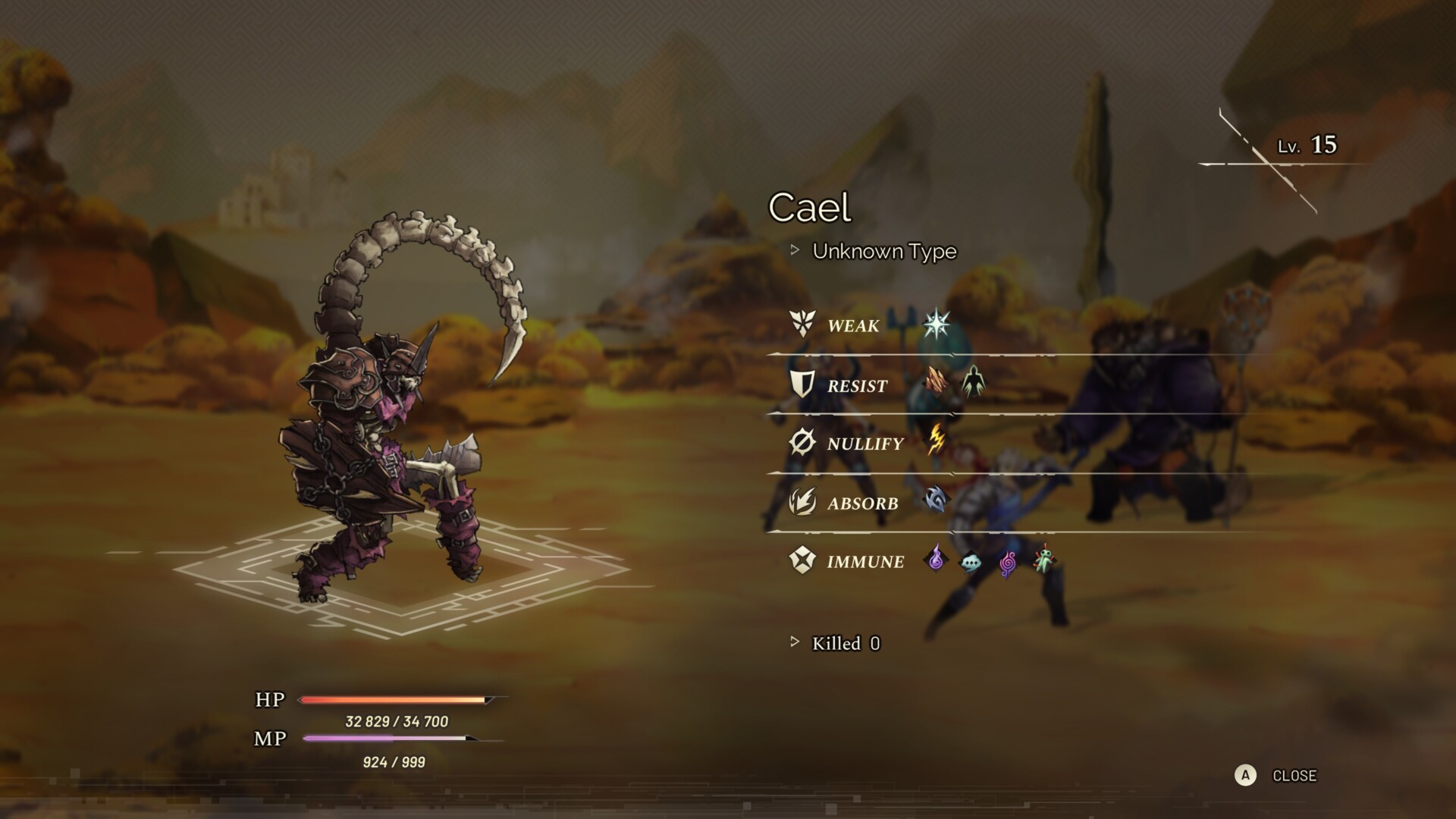Choose the pink spiral immunity icon

(x=1007, y=563)
